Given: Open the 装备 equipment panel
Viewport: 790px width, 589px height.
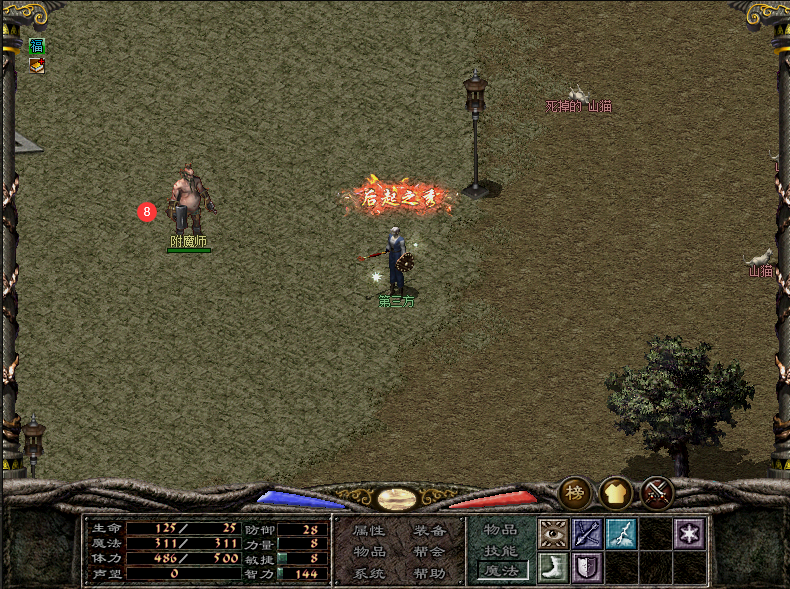Looking at the screenshot, I should tap(430, 530).
